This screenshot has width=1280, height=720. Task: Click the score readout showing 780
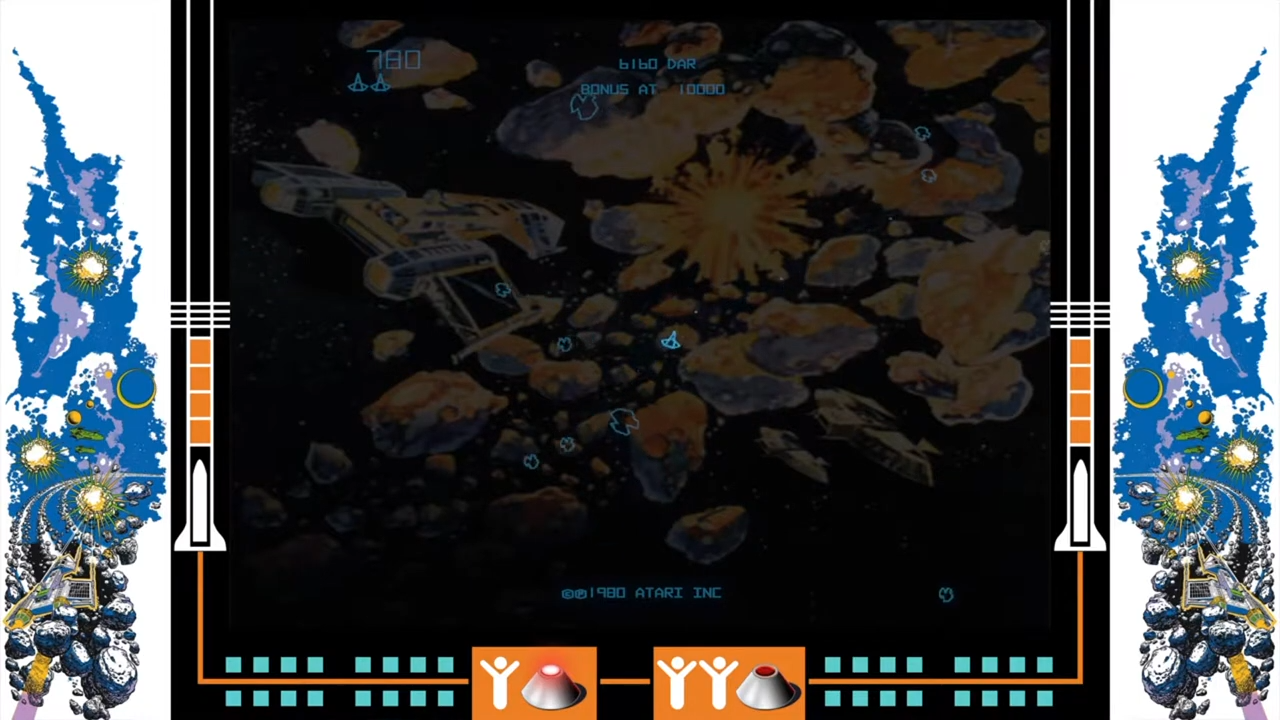point(394,60)
